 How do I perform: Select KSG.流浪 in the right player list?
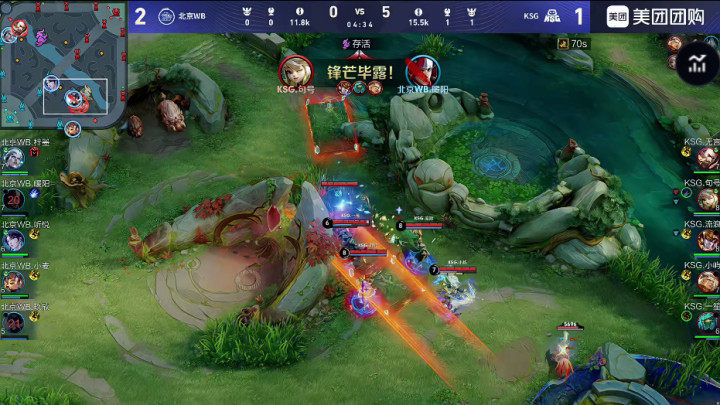pyautogui.click(x=707, y=240)
